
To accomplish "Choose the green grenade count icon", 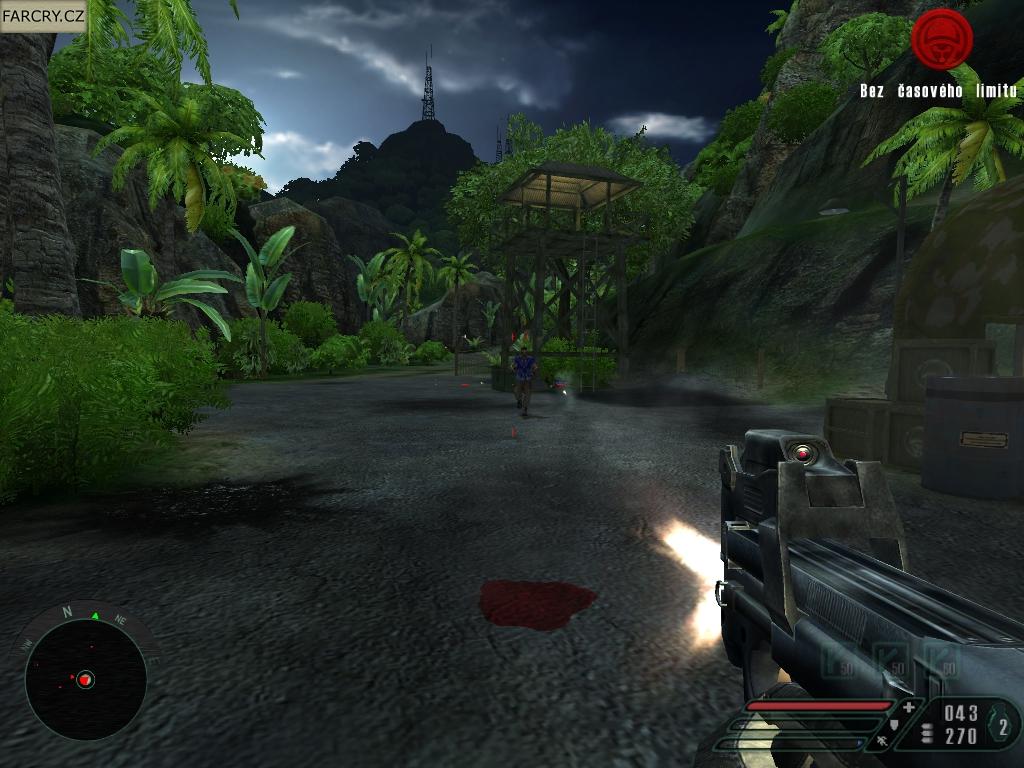I will tap(1001, 726).
